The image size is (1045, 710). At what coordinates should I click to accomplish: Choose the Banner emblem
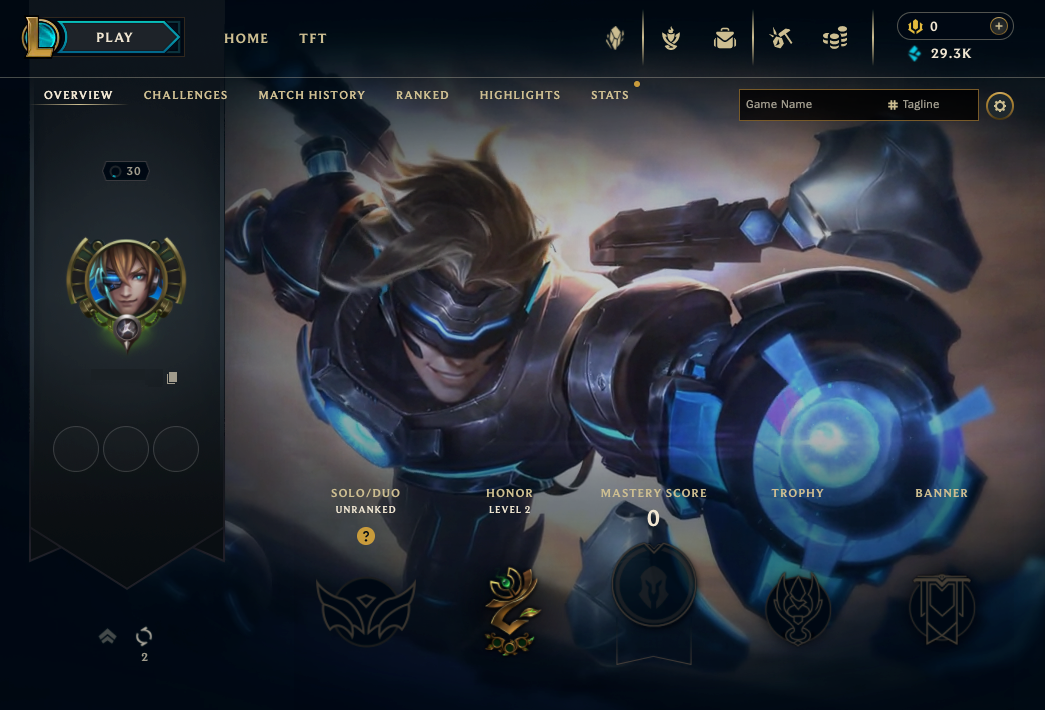pos(942,609)
